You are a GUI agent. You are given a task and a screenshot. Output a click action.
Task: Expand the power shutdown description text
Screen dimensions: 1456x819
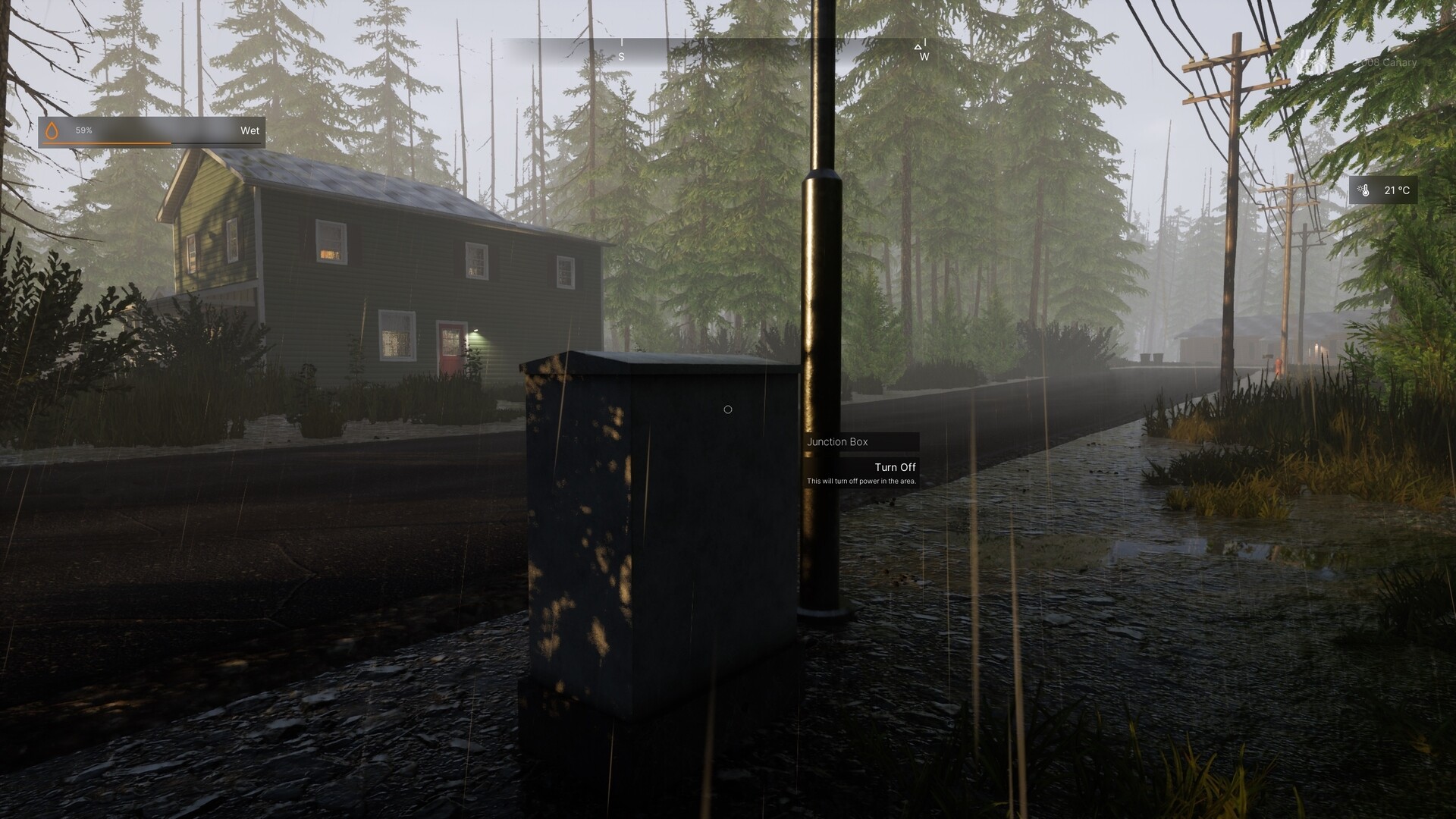point(861,481)
